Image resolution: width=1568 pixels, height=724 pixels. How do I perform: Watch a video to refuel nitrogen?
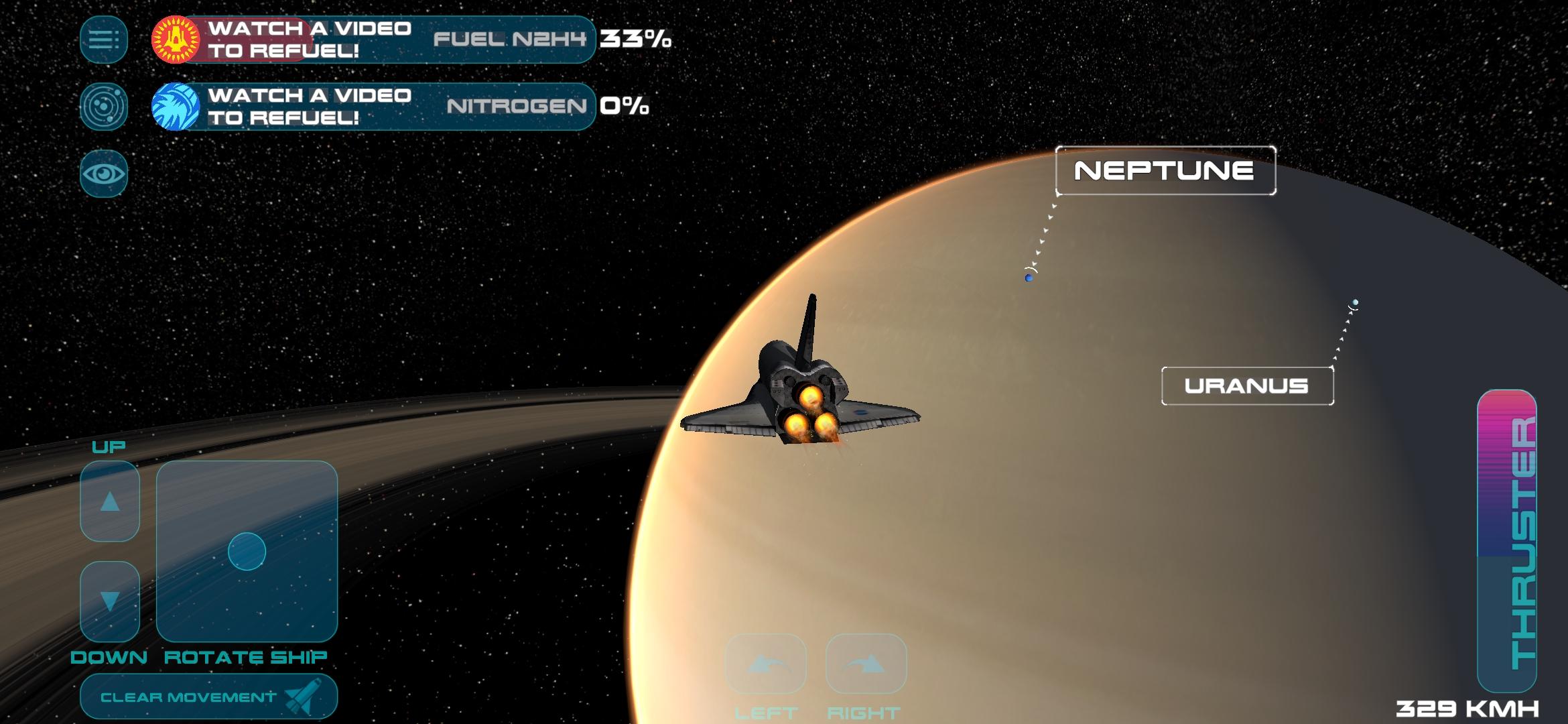pos(281,107)
